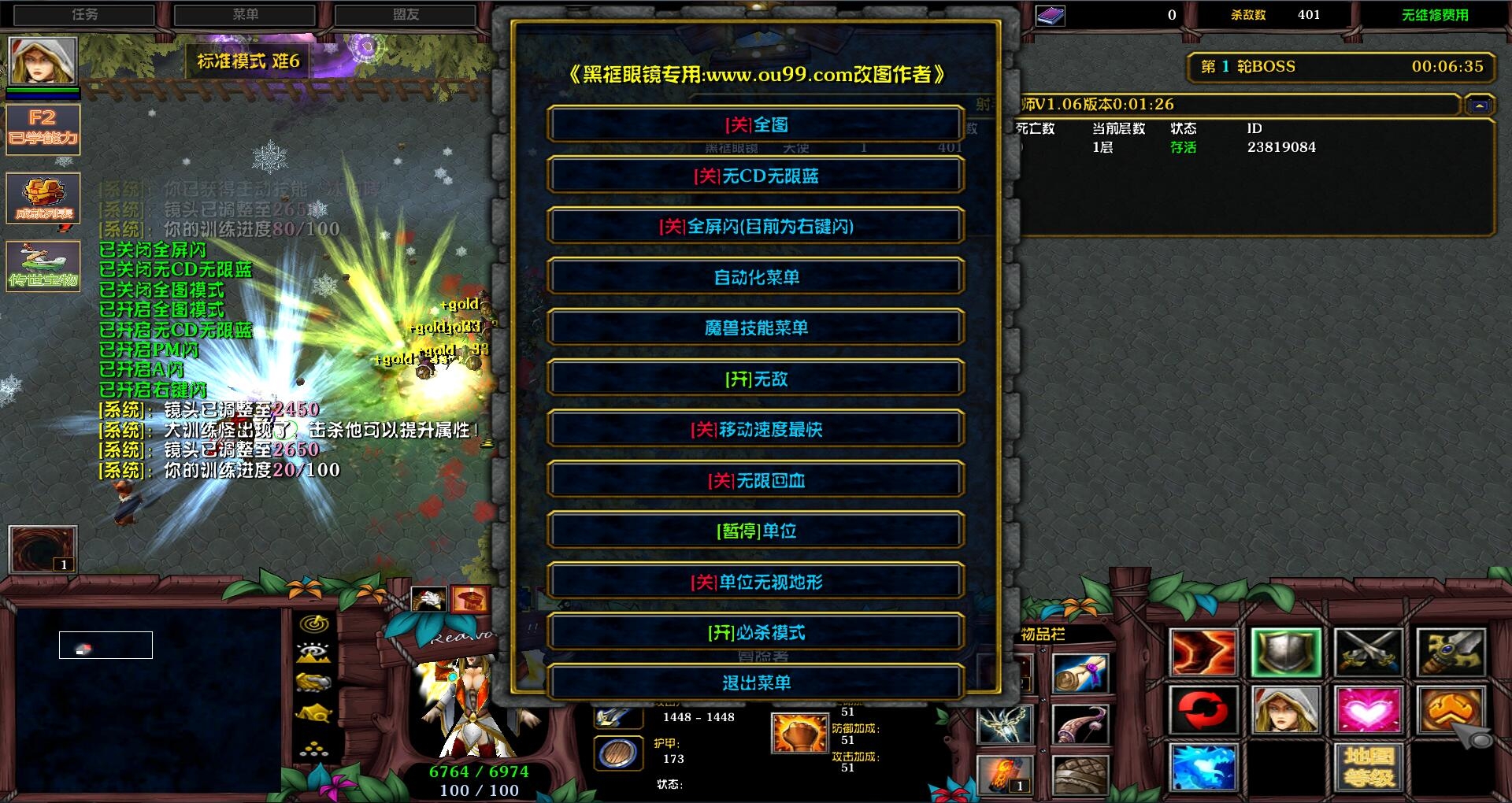Open the 任务 quests menu

pos(85,14)
